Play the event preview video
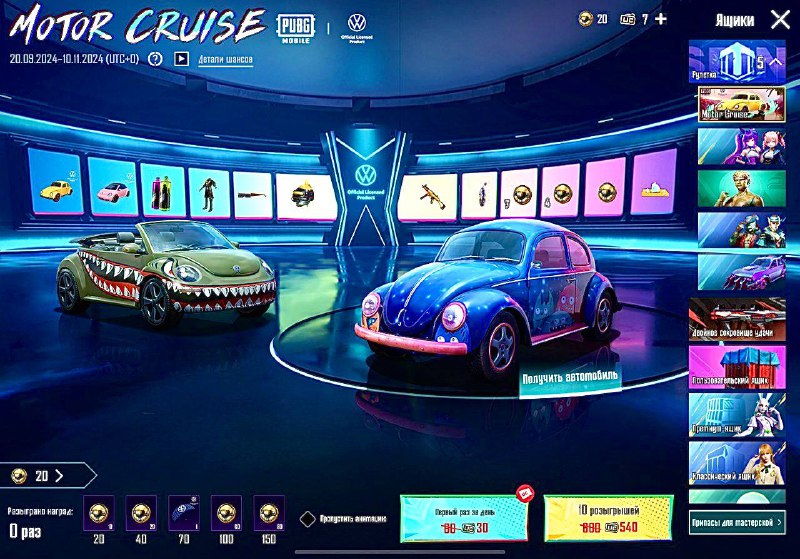This screenshot has height=559, width=800. (181, 59)
